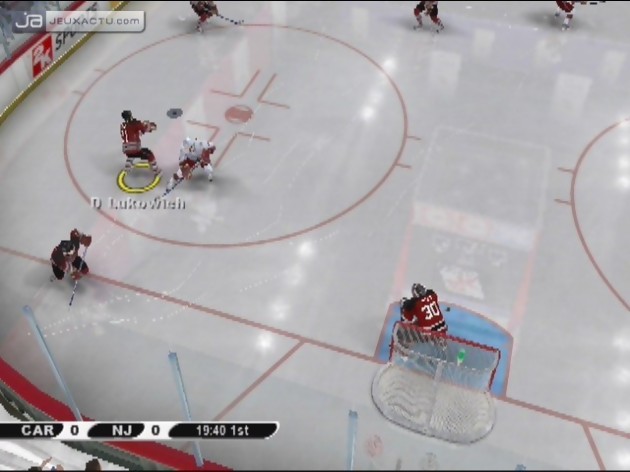Select the player labeled D Lukowich
Screen dimensions: 630x472
coord(136,146)
